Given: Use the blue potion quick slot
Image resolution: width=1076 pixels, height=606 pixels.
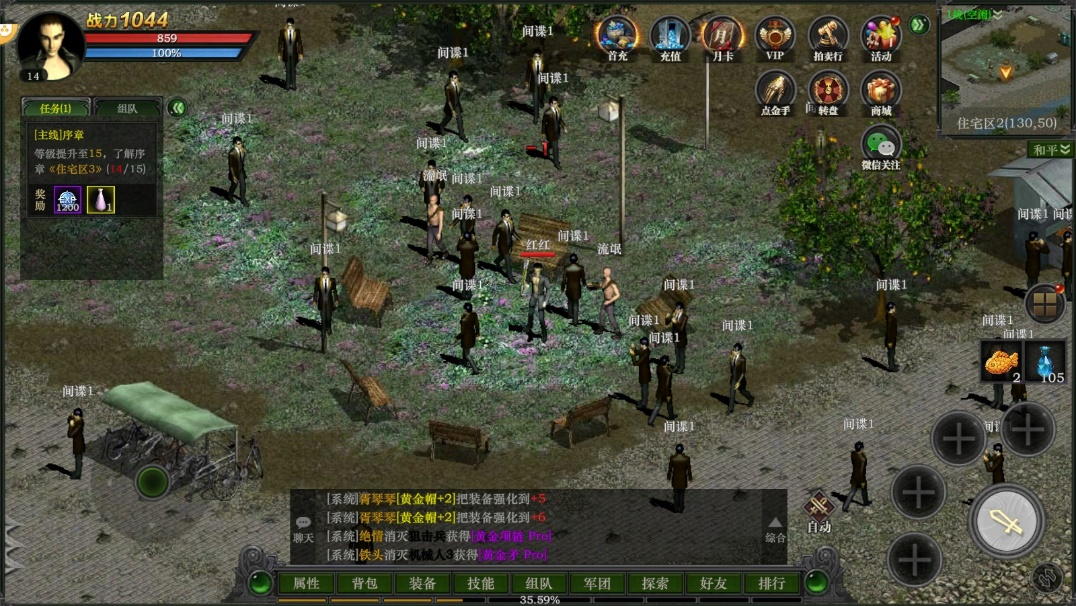Looking at the screenshot, I should click(x=1045, y=361).
